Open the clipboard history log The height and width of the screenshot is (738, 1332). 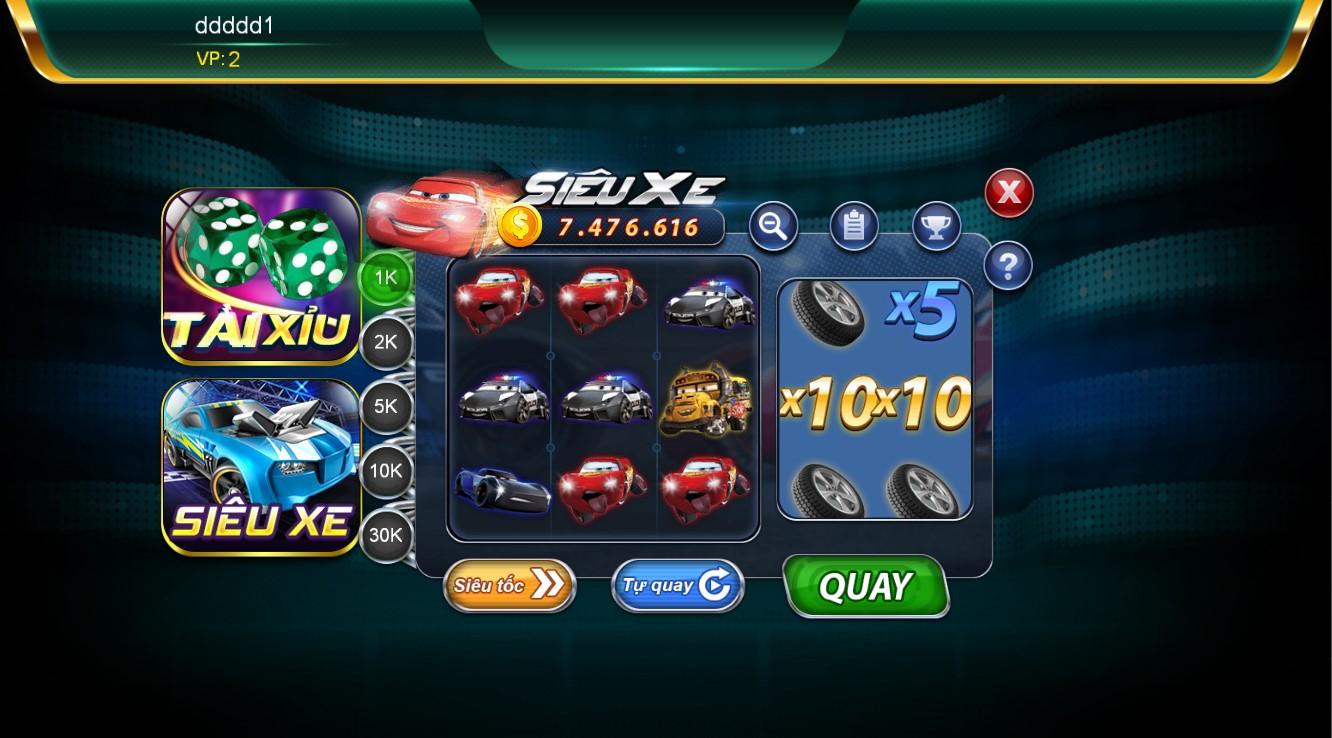[x=853, y=226]
